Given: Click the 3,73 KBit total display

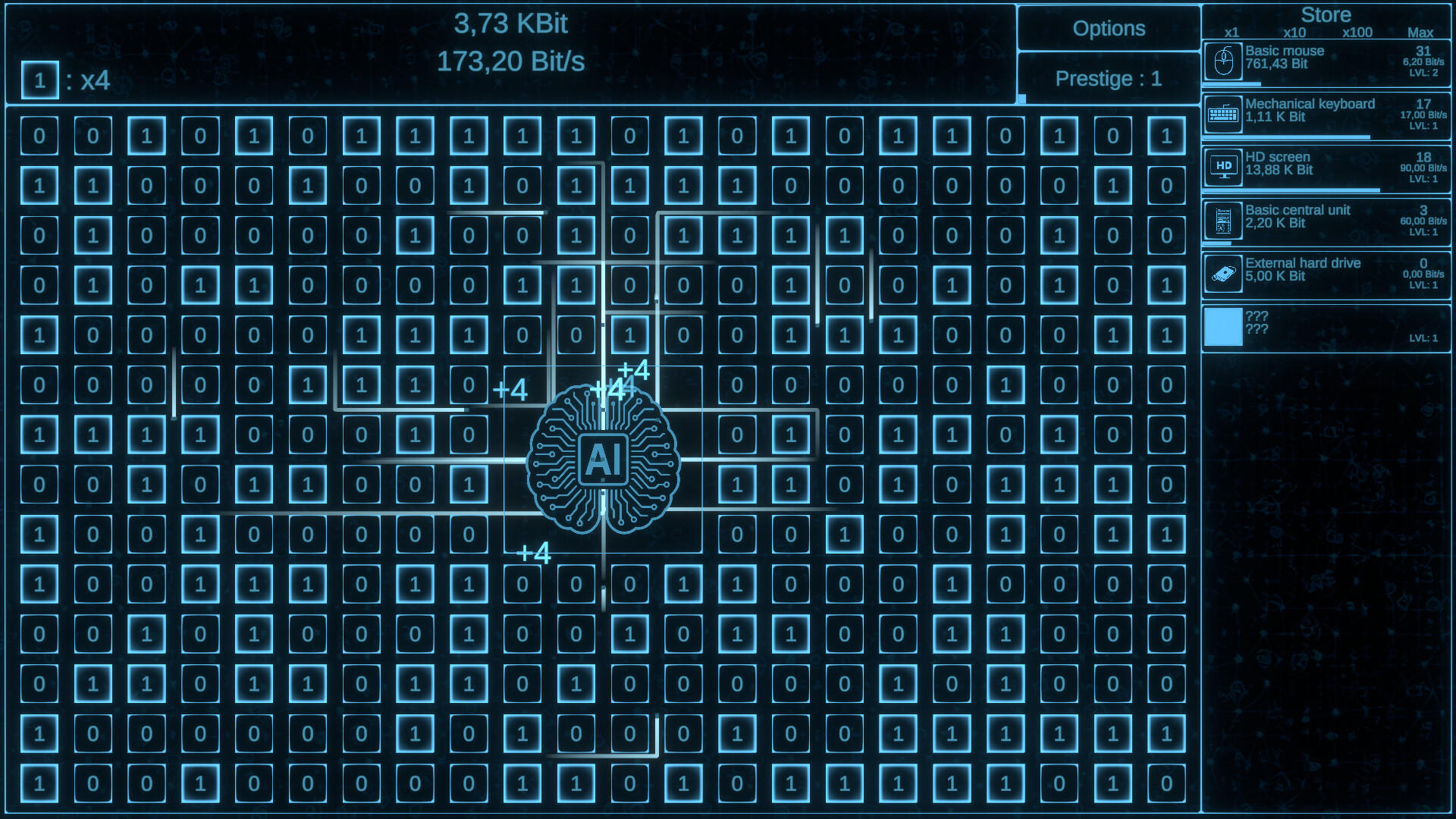Looking at the screenshot, I should (511, 24).
